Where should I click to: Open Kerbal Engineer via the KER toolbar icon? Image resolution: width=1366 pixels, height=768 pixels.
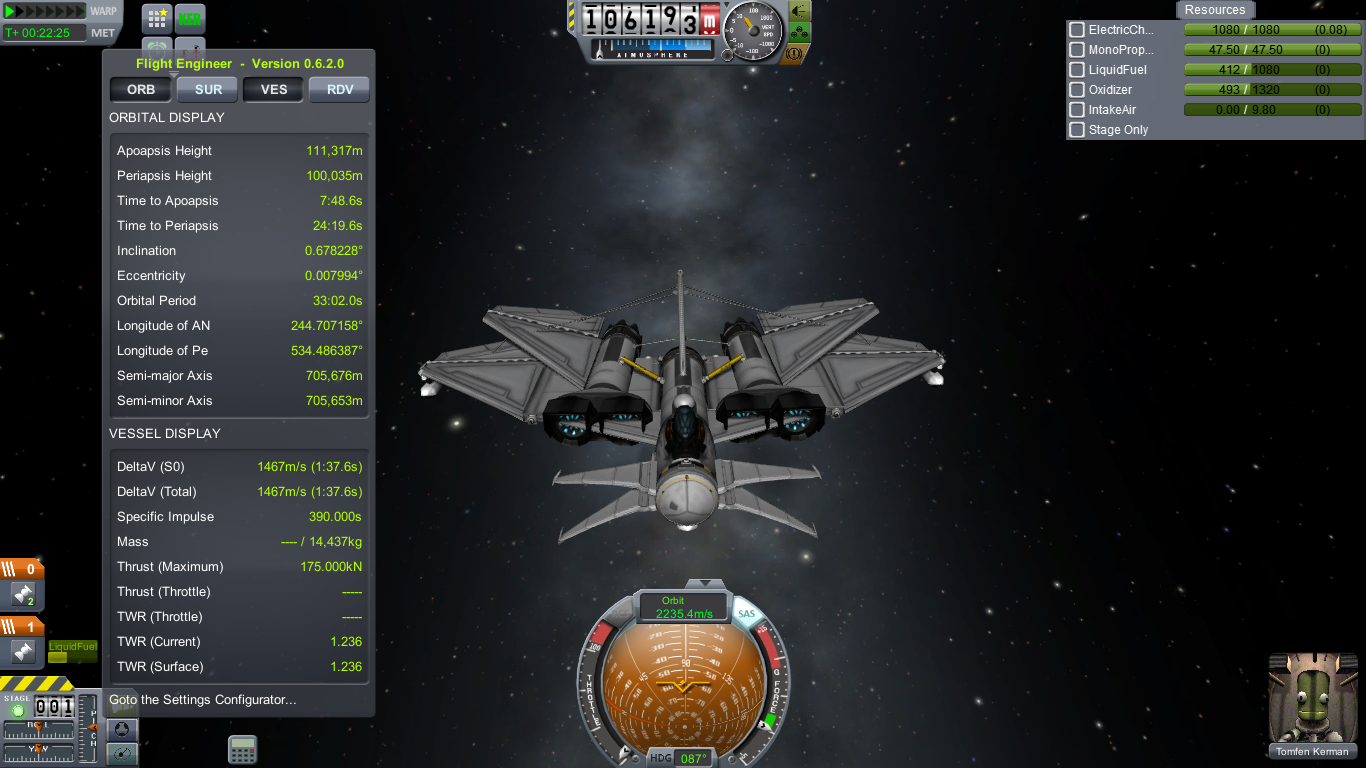[x=190, y=17]
